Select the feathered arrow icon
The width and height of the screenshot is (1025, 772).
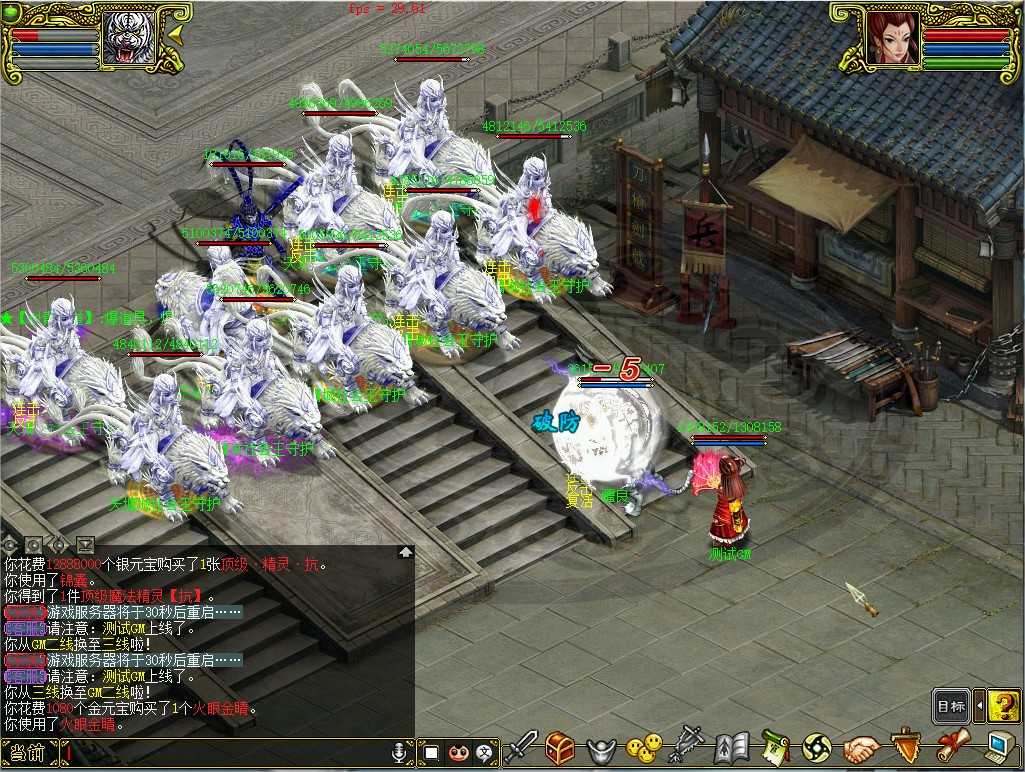coord(687,747)
